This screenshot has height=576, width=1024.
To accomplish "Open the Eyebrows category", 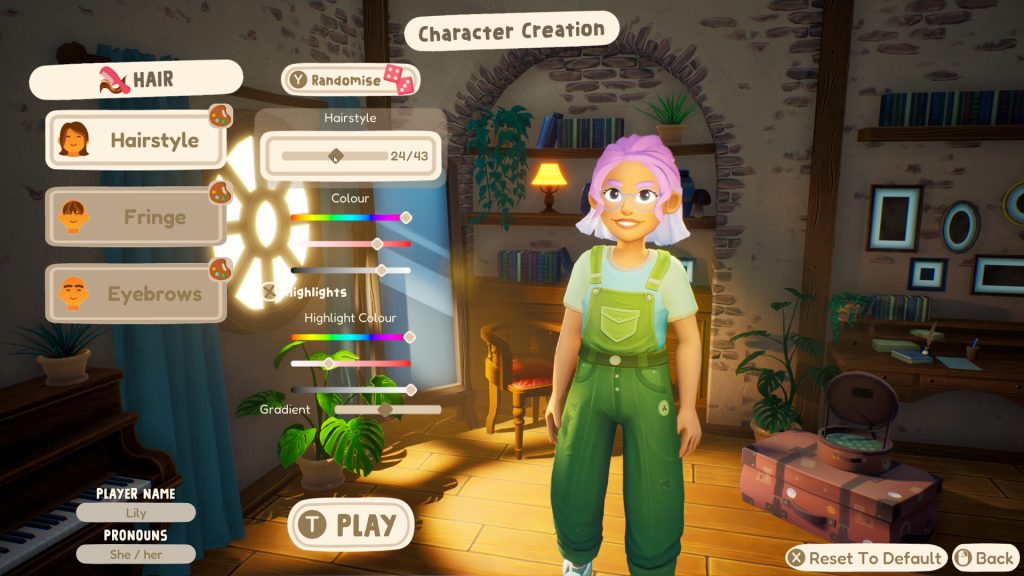I will [x=136, y=294].
